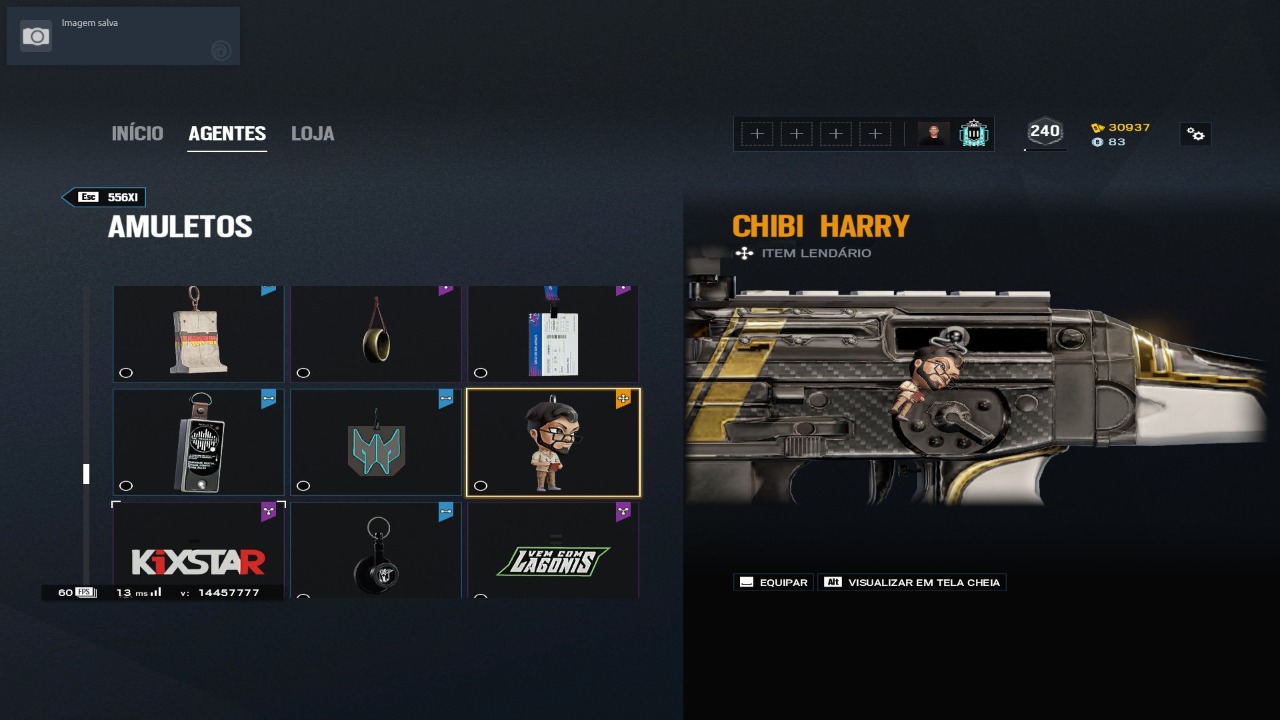Open the settings gear menu

1196,133
